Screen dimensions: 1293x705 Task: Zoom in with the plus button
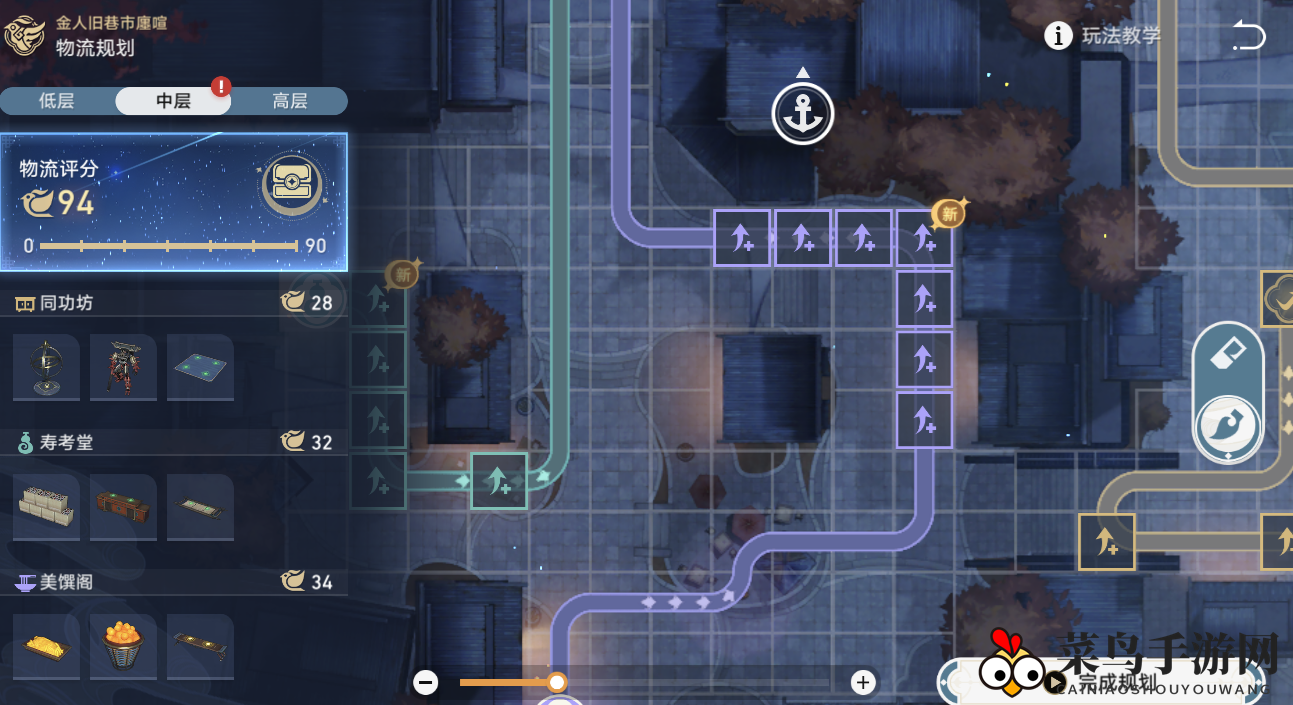[x=863, y=682]
